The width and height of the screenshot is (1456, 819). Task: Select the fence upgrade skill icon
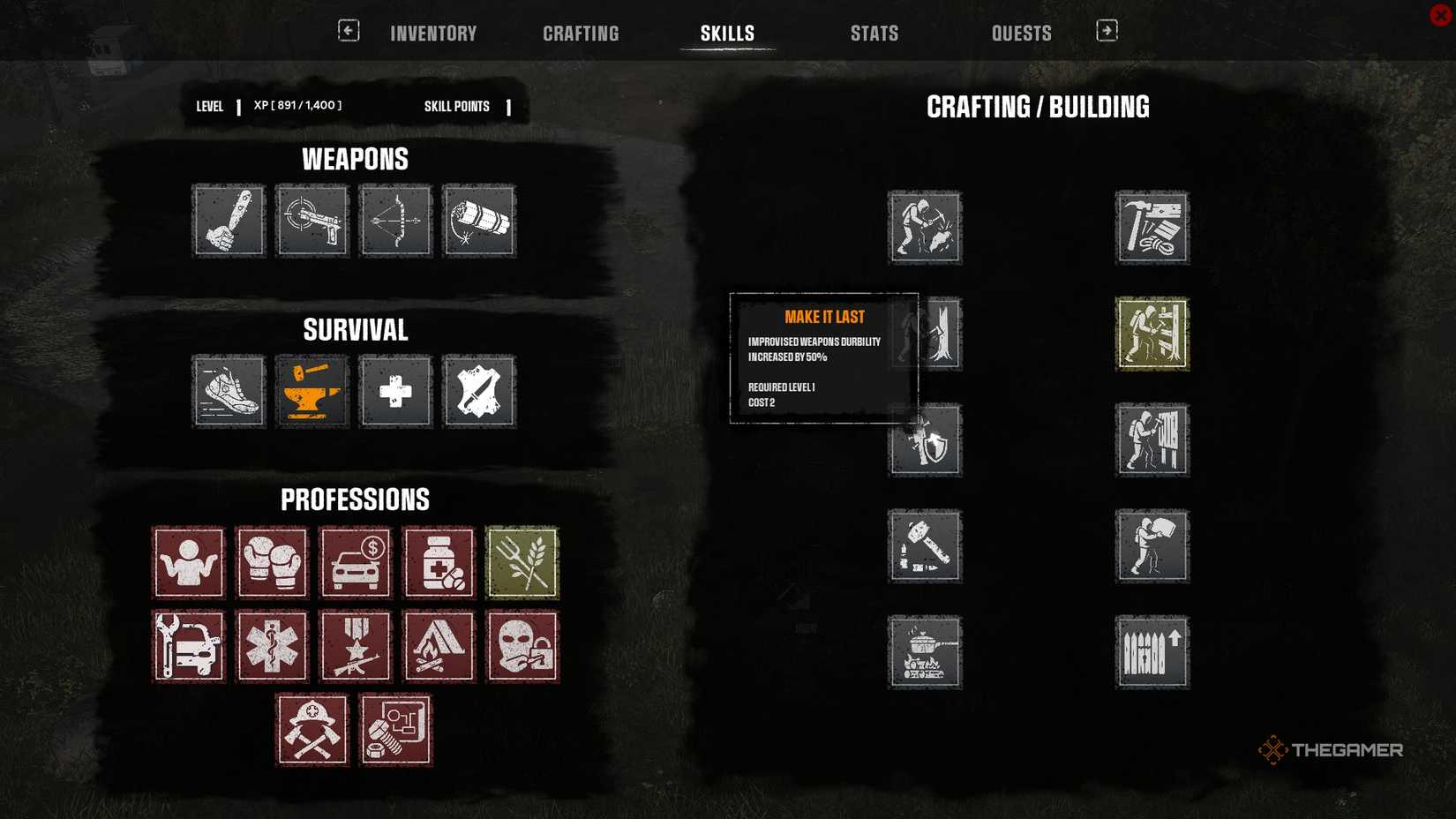coord(1152,652)
